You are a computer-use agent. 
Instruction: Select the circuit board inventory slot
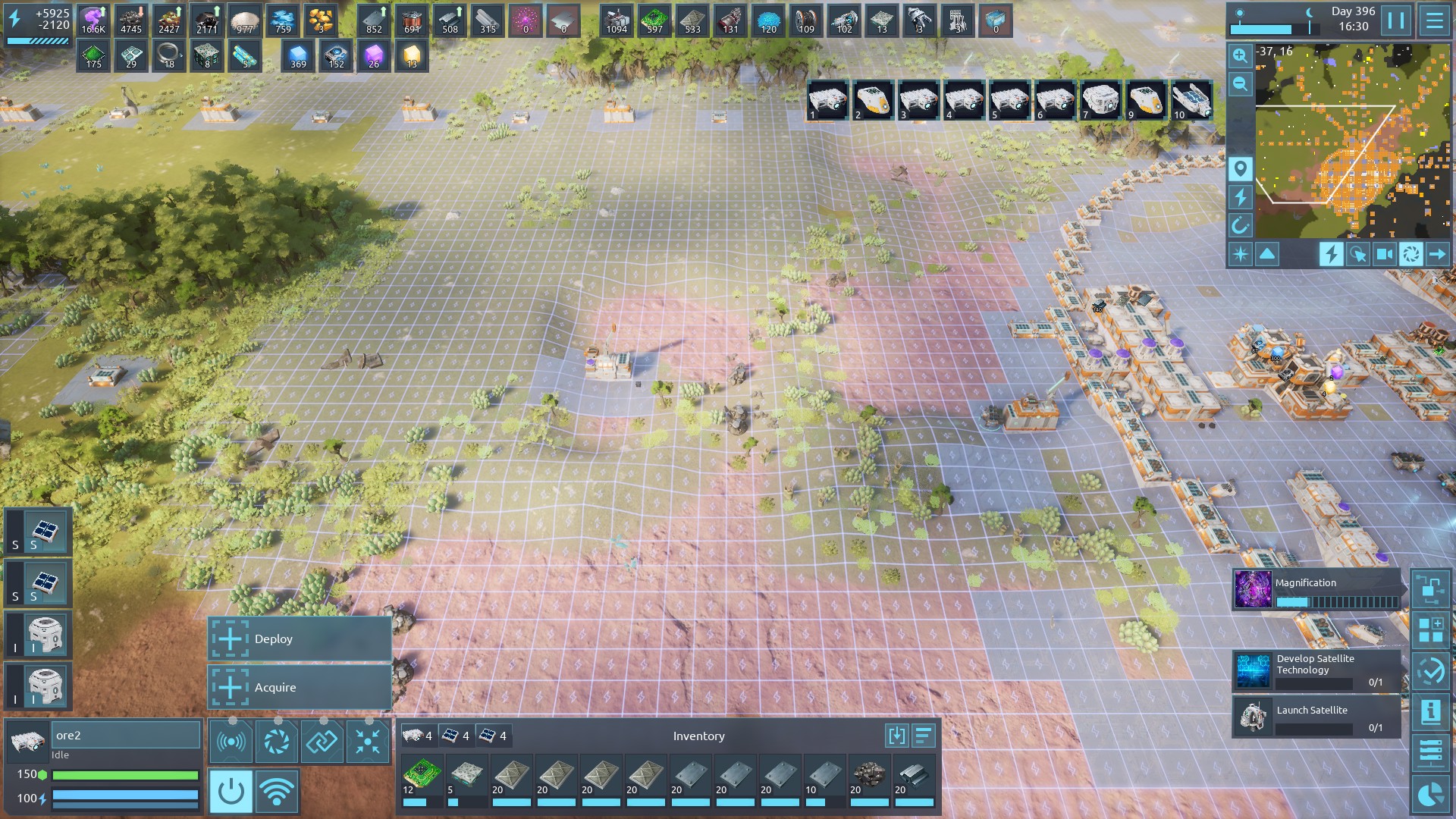click(422, 779)
